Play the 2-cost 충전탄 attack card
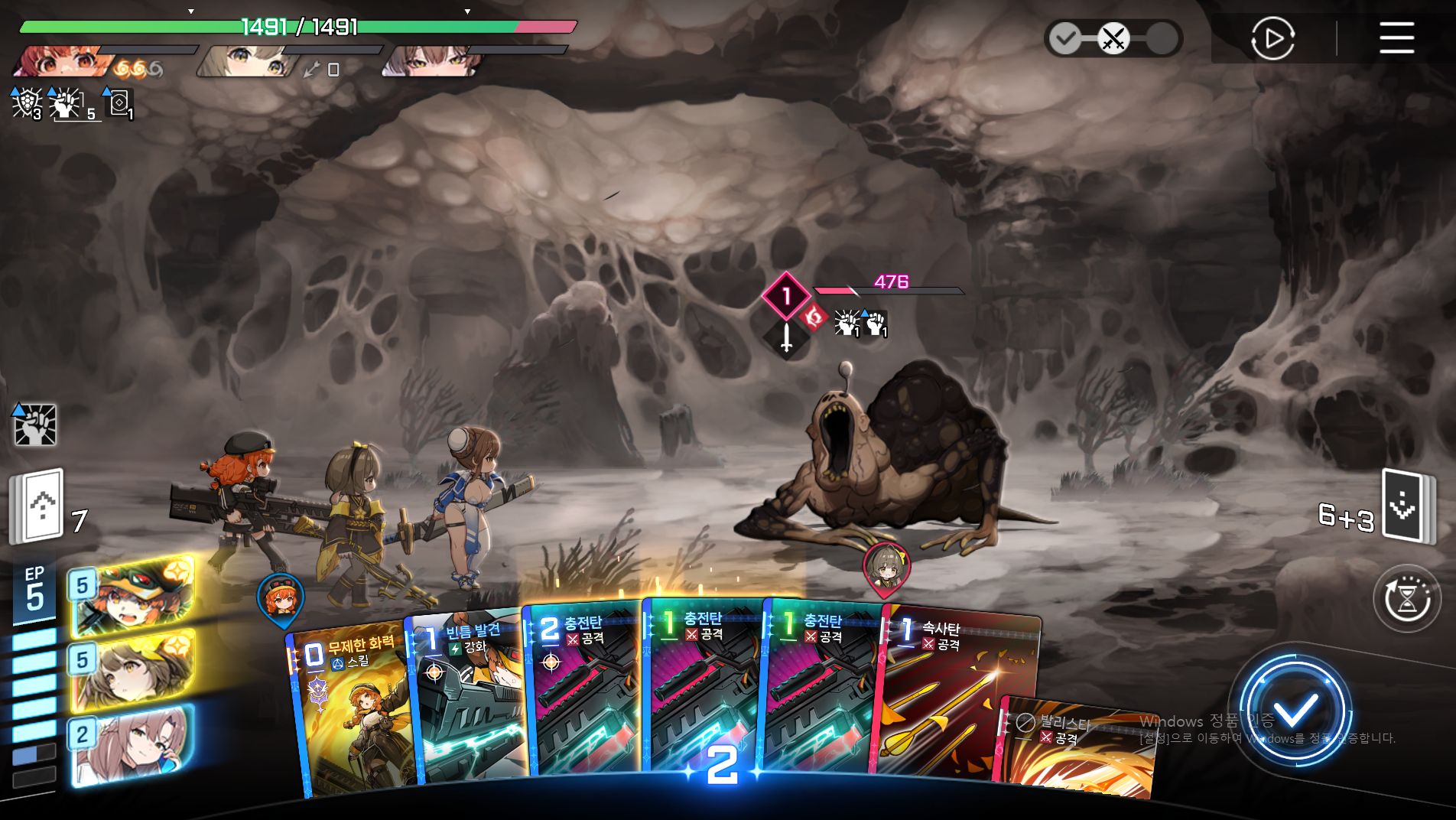The image size is (1456, 820). click(585, 688)
